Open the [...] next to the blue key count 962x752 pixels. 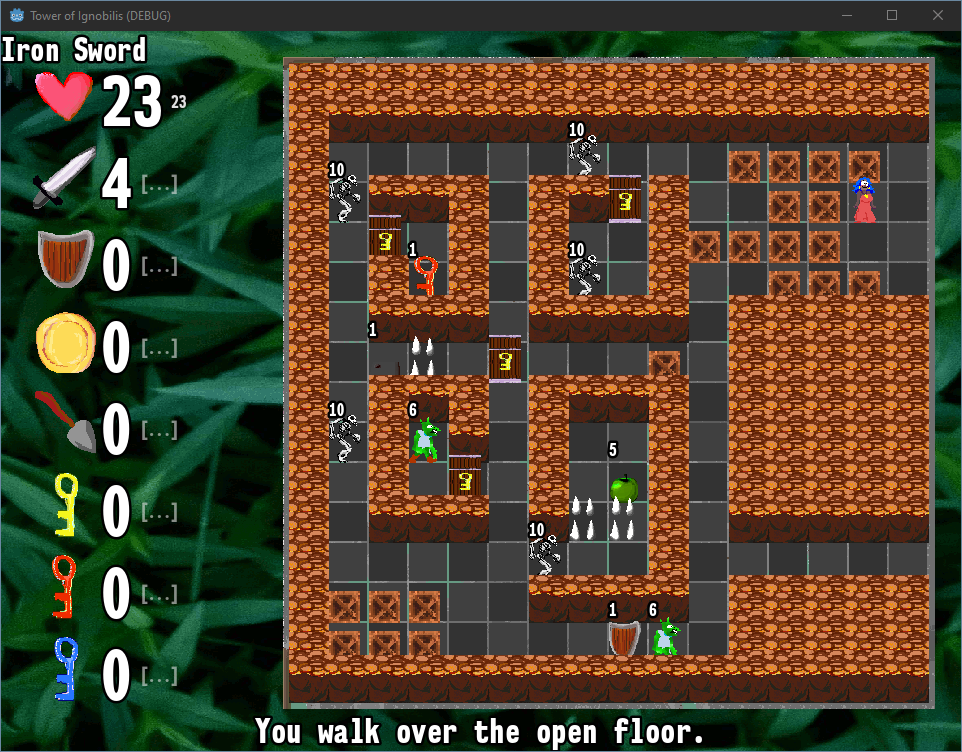[x=159, y=676]
